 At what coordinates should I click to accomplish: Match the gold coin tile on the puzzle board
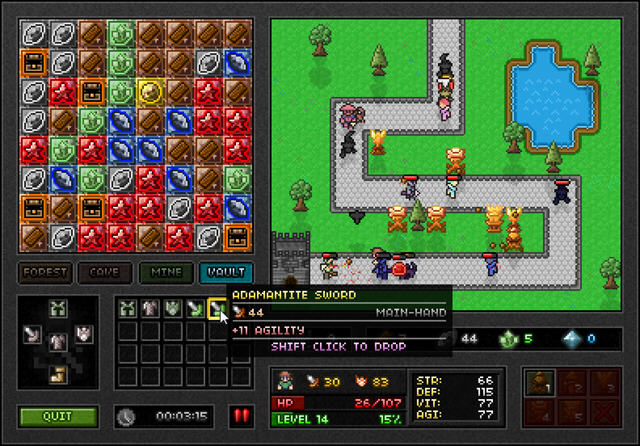point(150,92)
